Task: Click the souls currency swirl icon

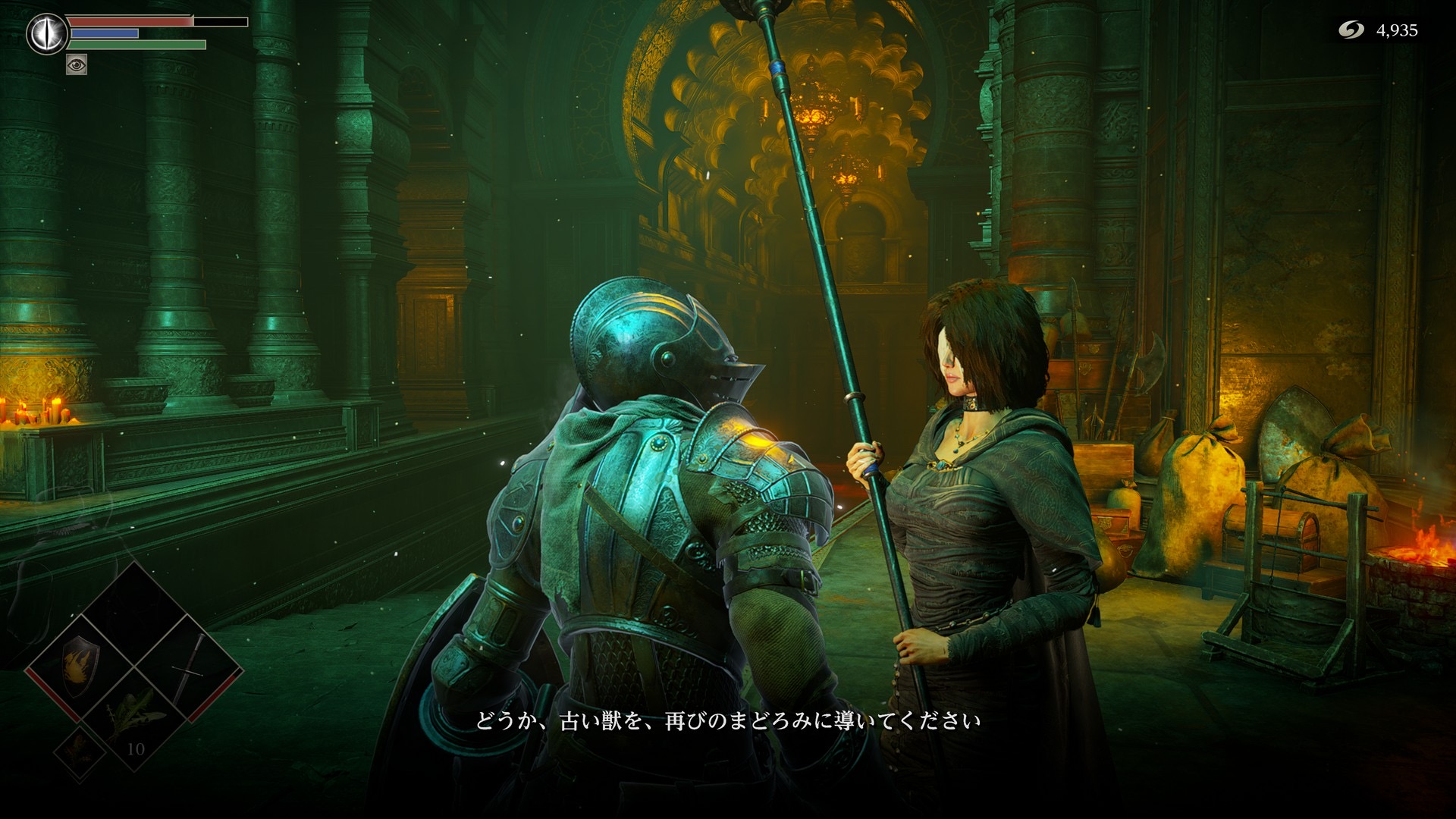Action: tap(1351, 30)
